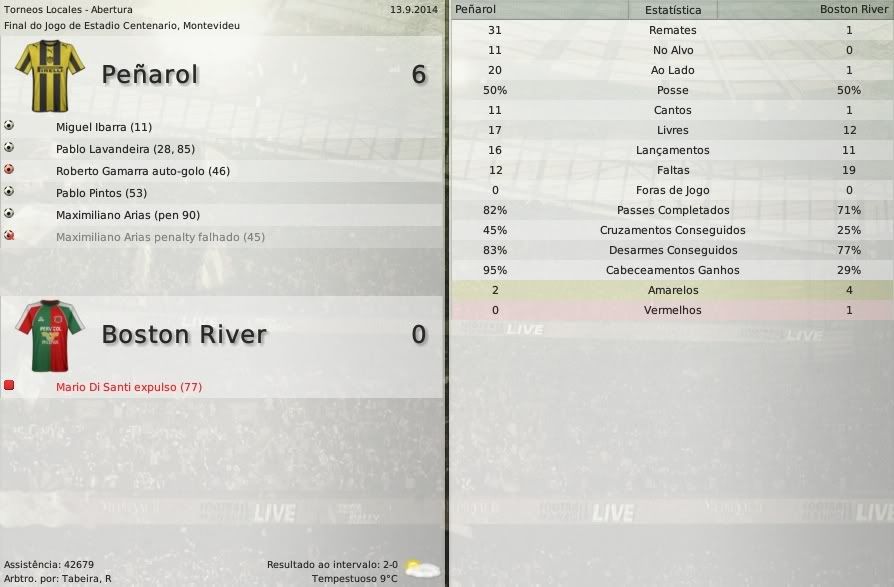Click Maximiliano Arias' penalty falhado row

click(x=160, y=237)
